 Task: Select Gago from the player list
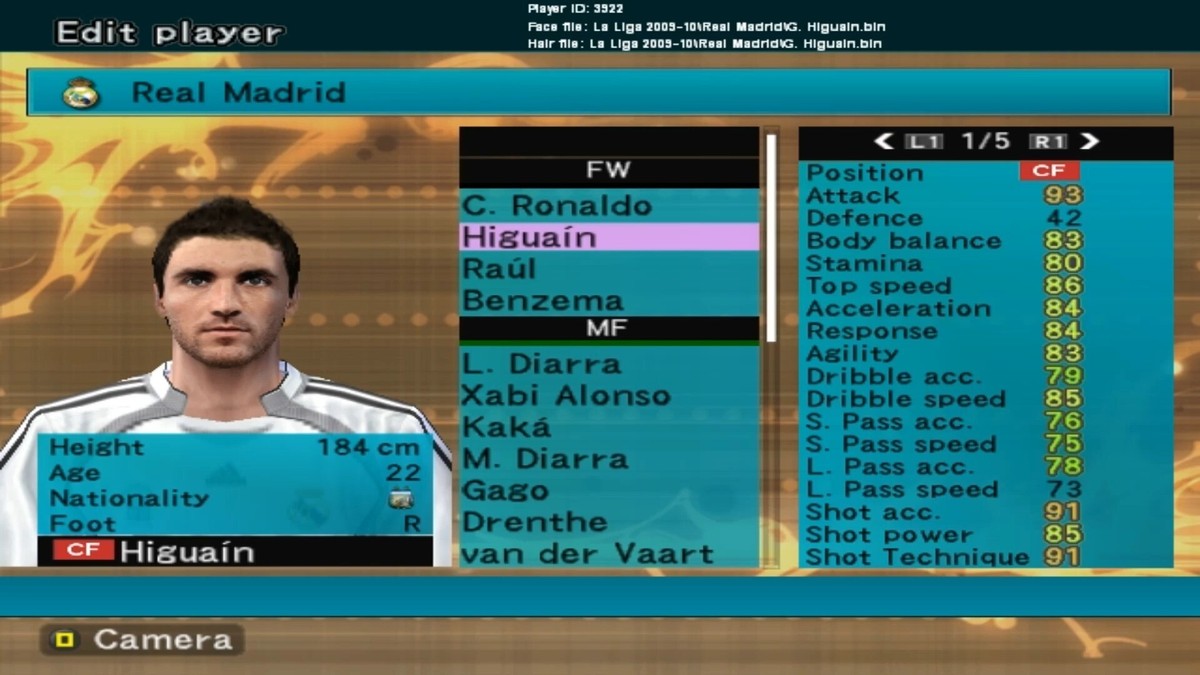608,490
